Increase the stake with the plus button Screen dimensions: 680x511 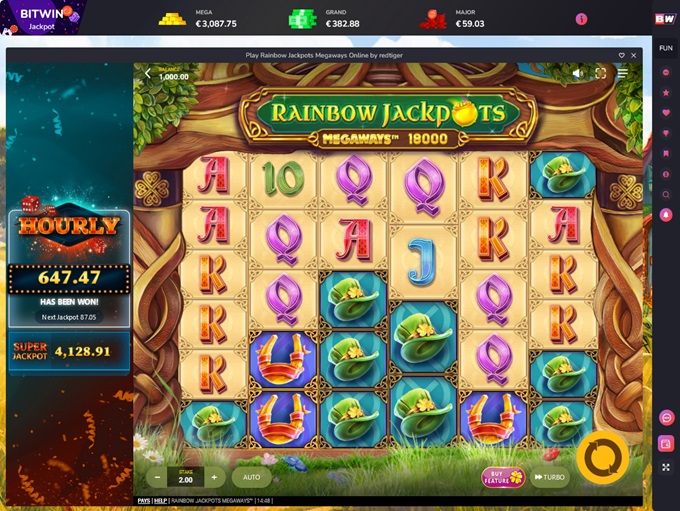pos(213,477)
